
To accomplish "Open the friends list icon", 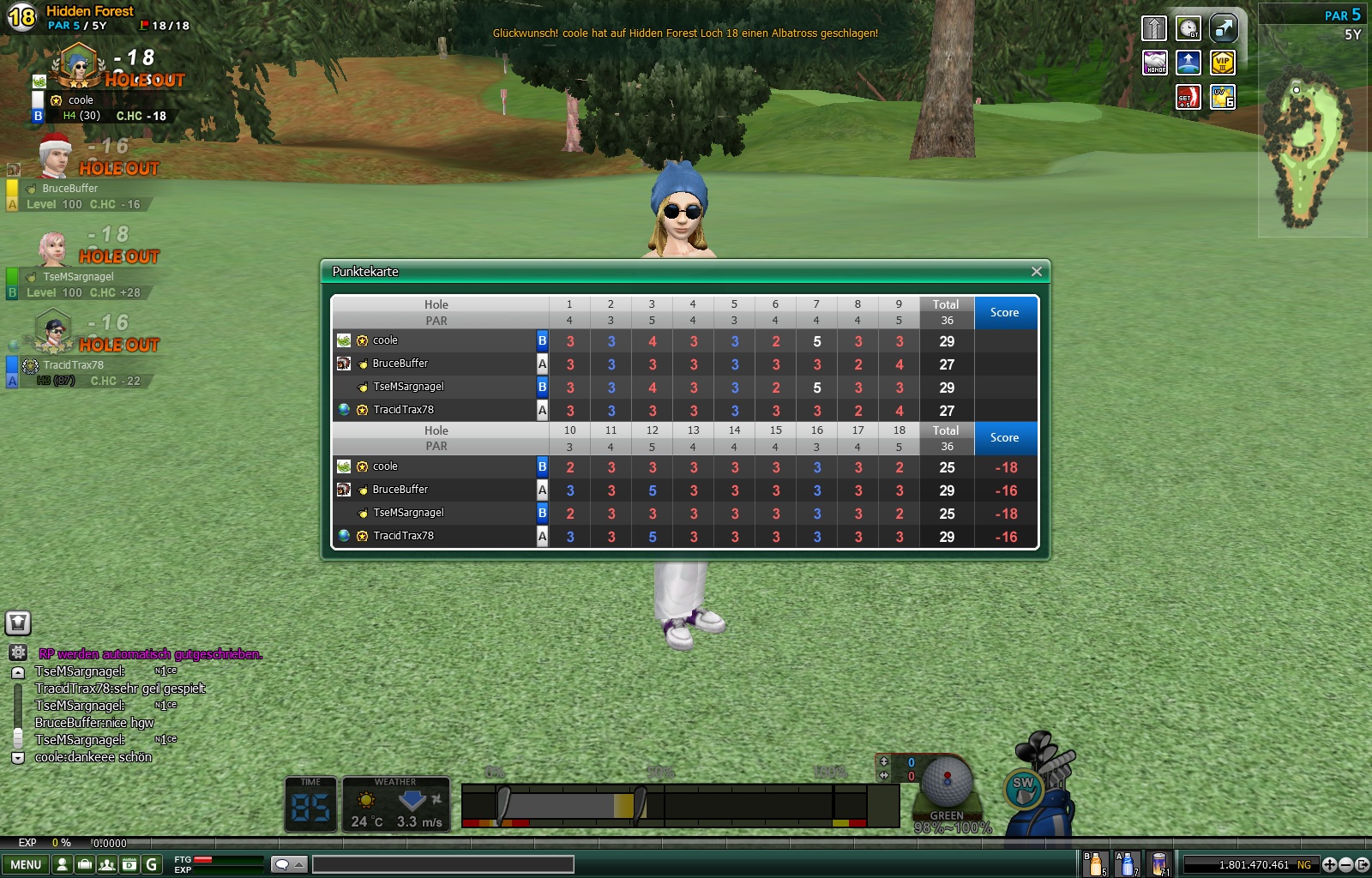I will coord(107,864).
